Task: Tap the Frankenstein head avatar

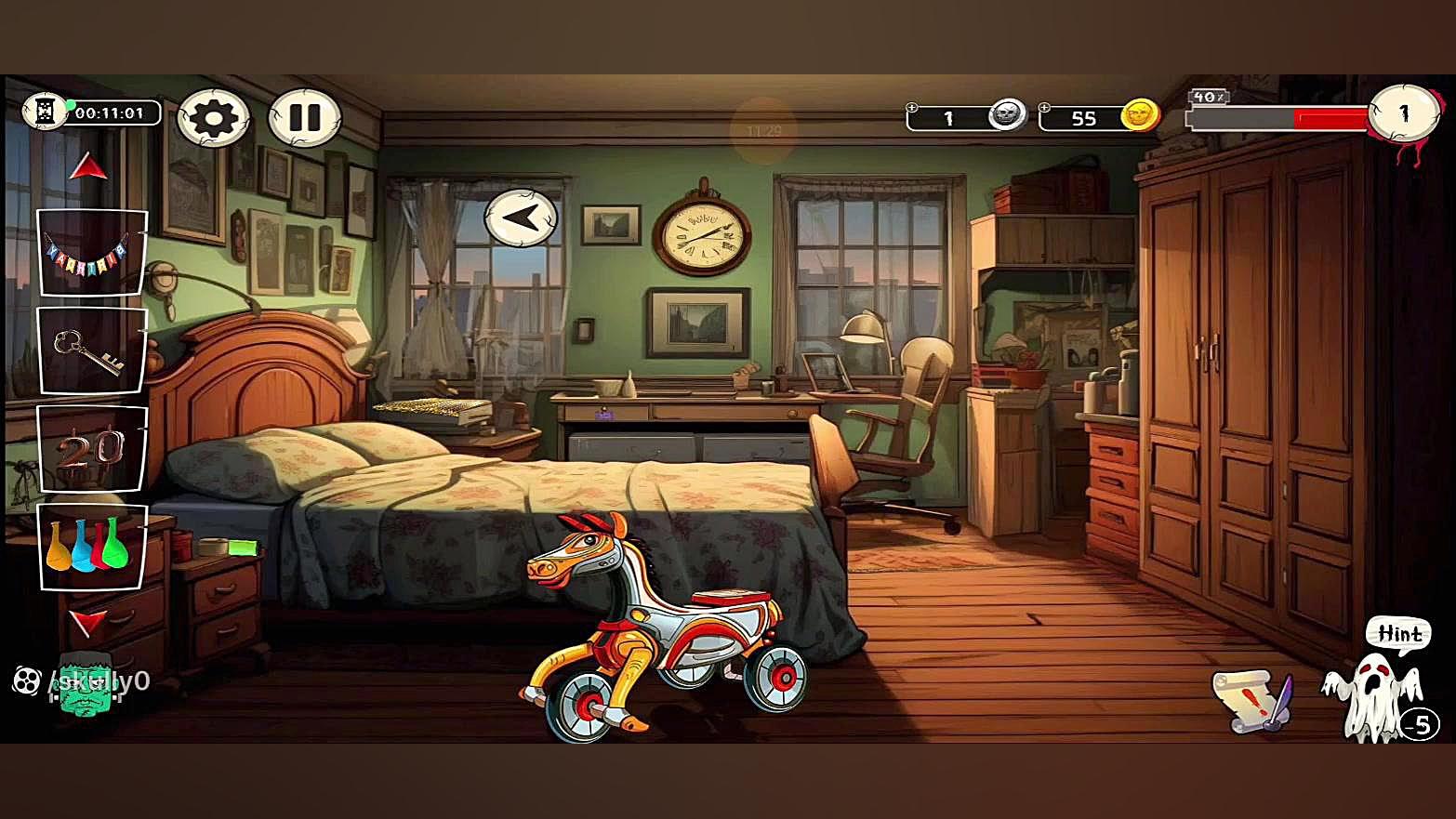Action: pos(86,685)
